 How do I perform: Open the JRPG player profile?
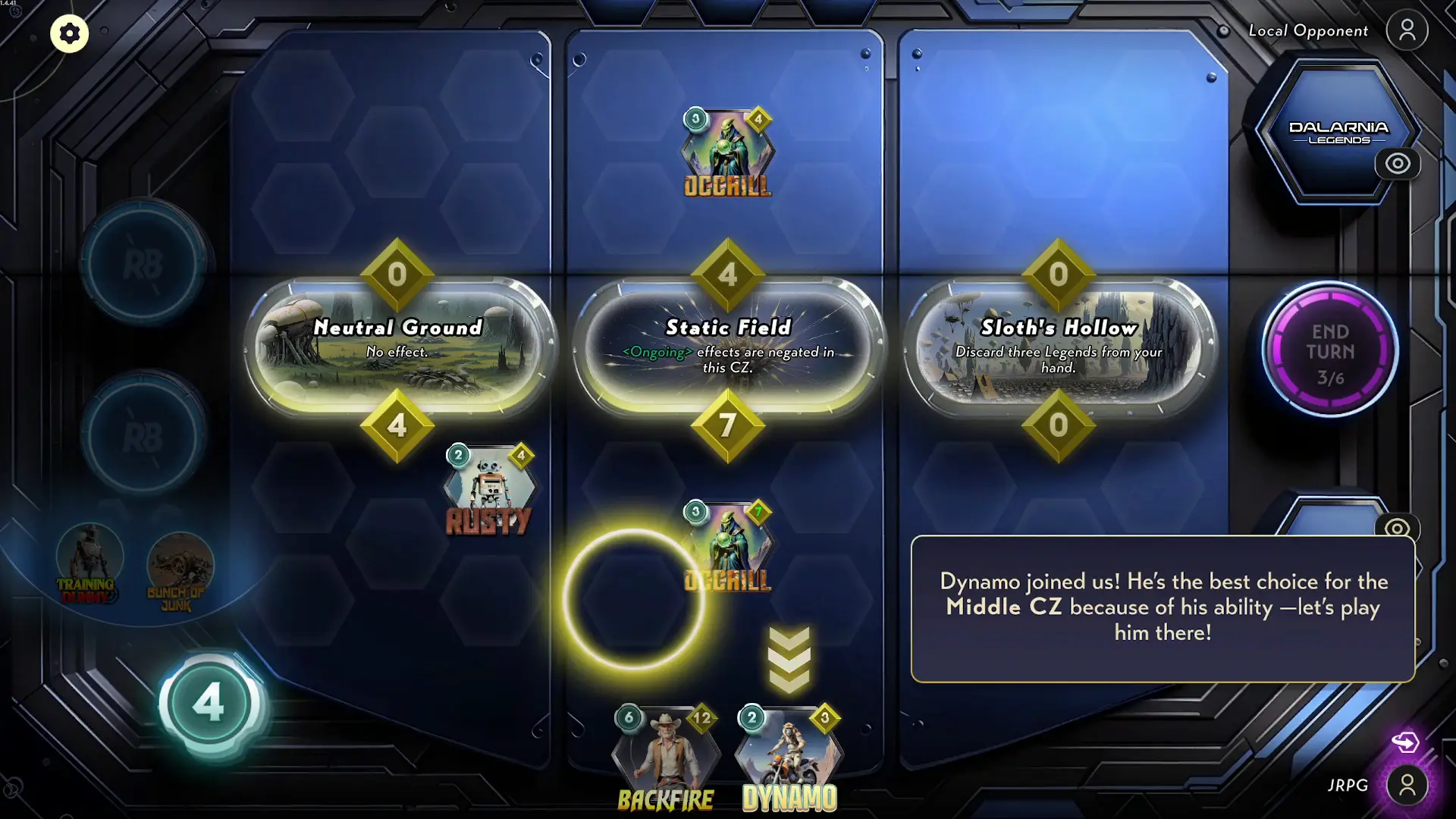click(1407, 785)
